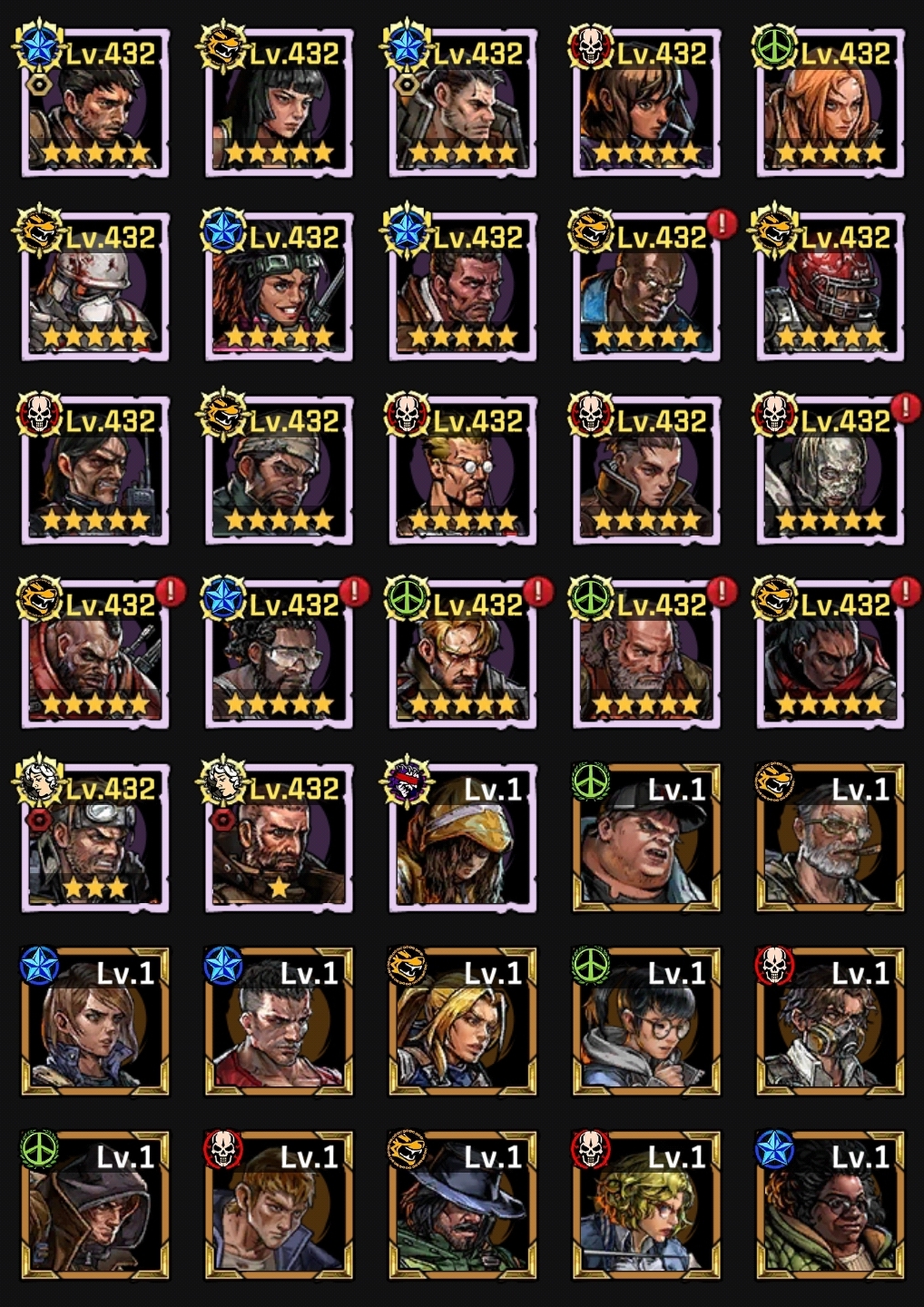The image size is (924, 1307).
Task: Choose the blonde ponytail woman Lv.1 card
Action: (x=462, y=1023)
